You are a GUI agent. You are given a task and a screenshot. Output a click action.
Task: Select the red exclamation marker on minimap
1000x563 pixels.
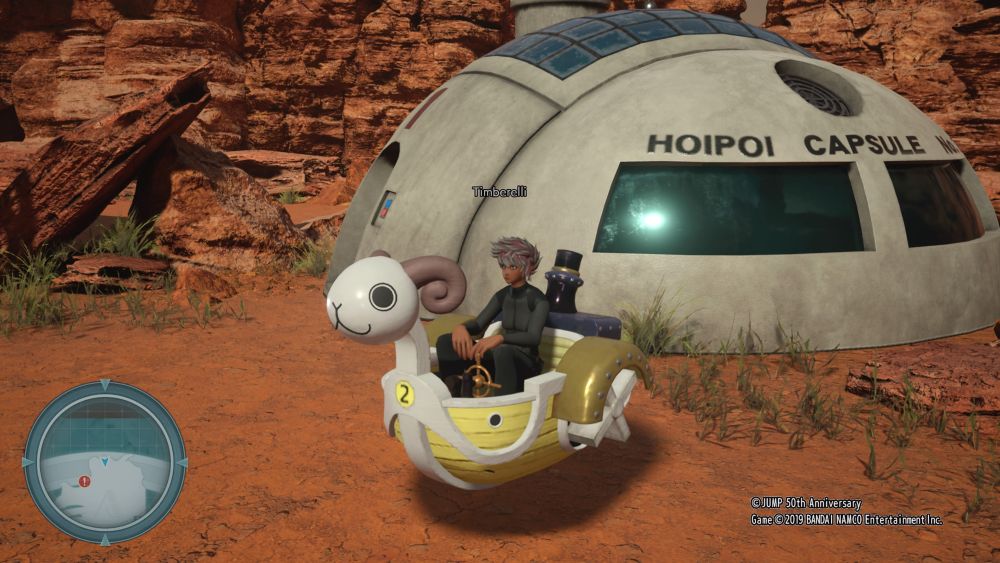coord(85,481)
